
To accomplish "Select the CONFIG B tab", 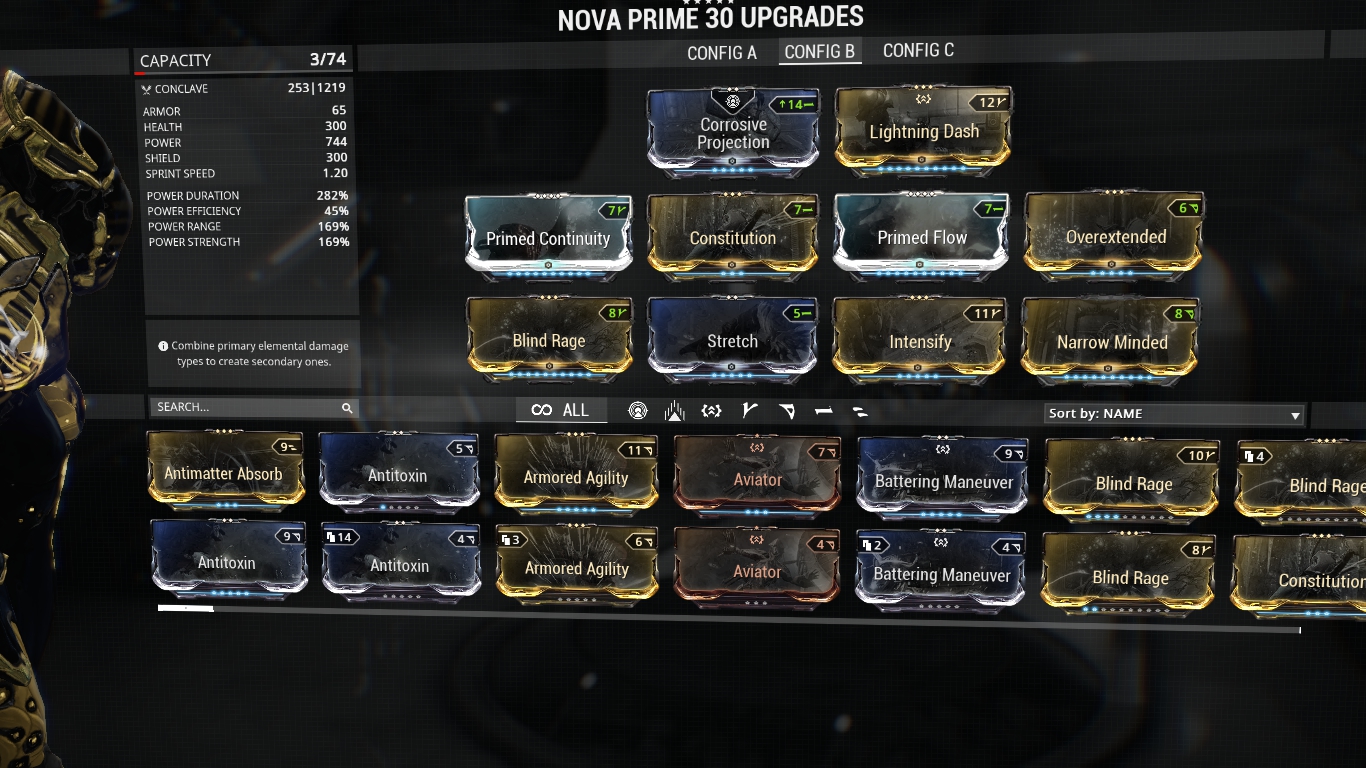I will click(820, 51).
